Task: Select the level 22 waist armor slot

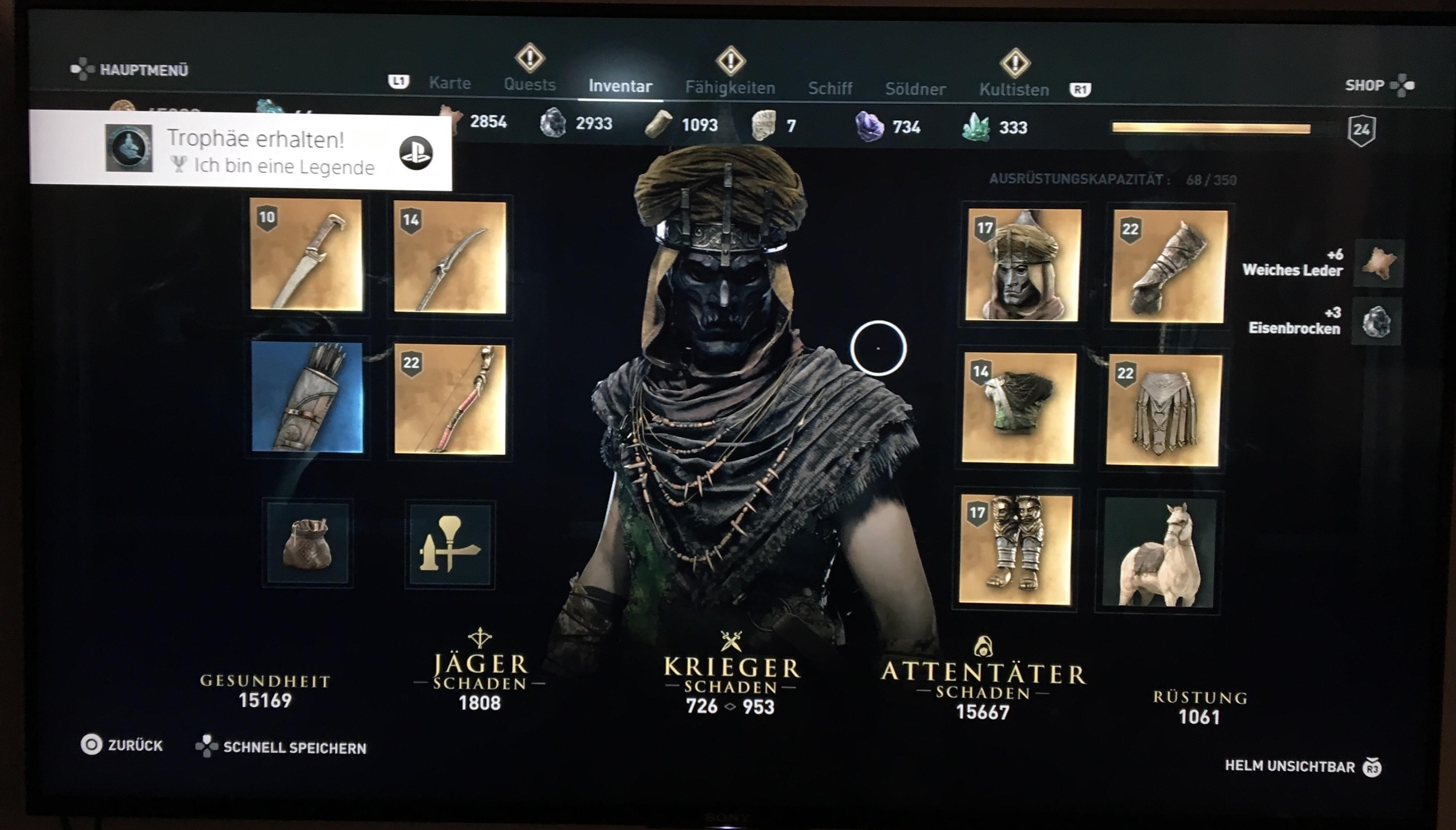Action: tap(1163, 409)
